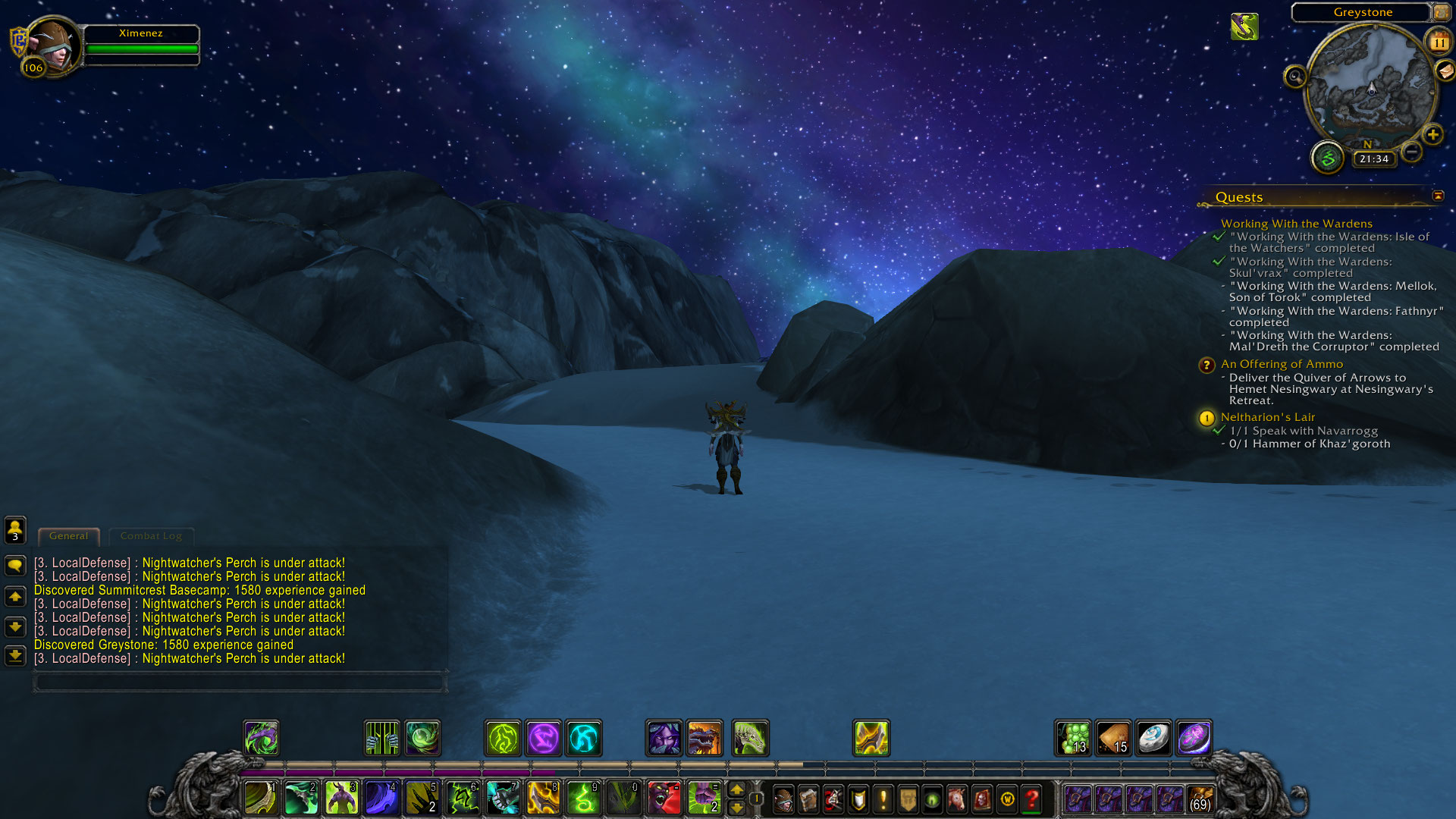
Task: Select the An Offering of Ammo quest
Action: point(1282,364)
